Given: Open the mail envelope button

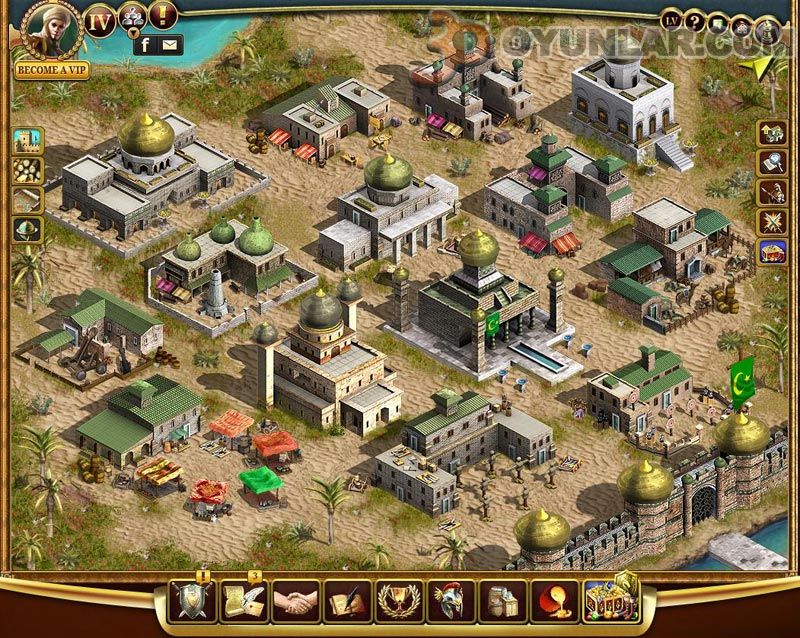Looking at the screenshot, I should point(171,44).
